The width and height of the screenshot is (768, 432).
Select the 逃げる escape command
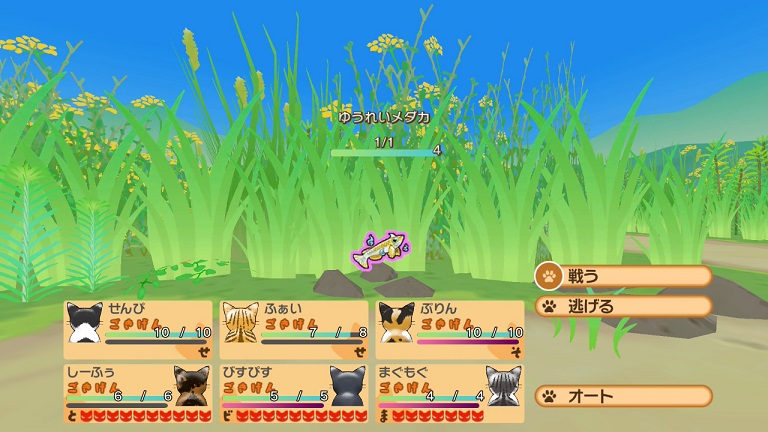623,306
